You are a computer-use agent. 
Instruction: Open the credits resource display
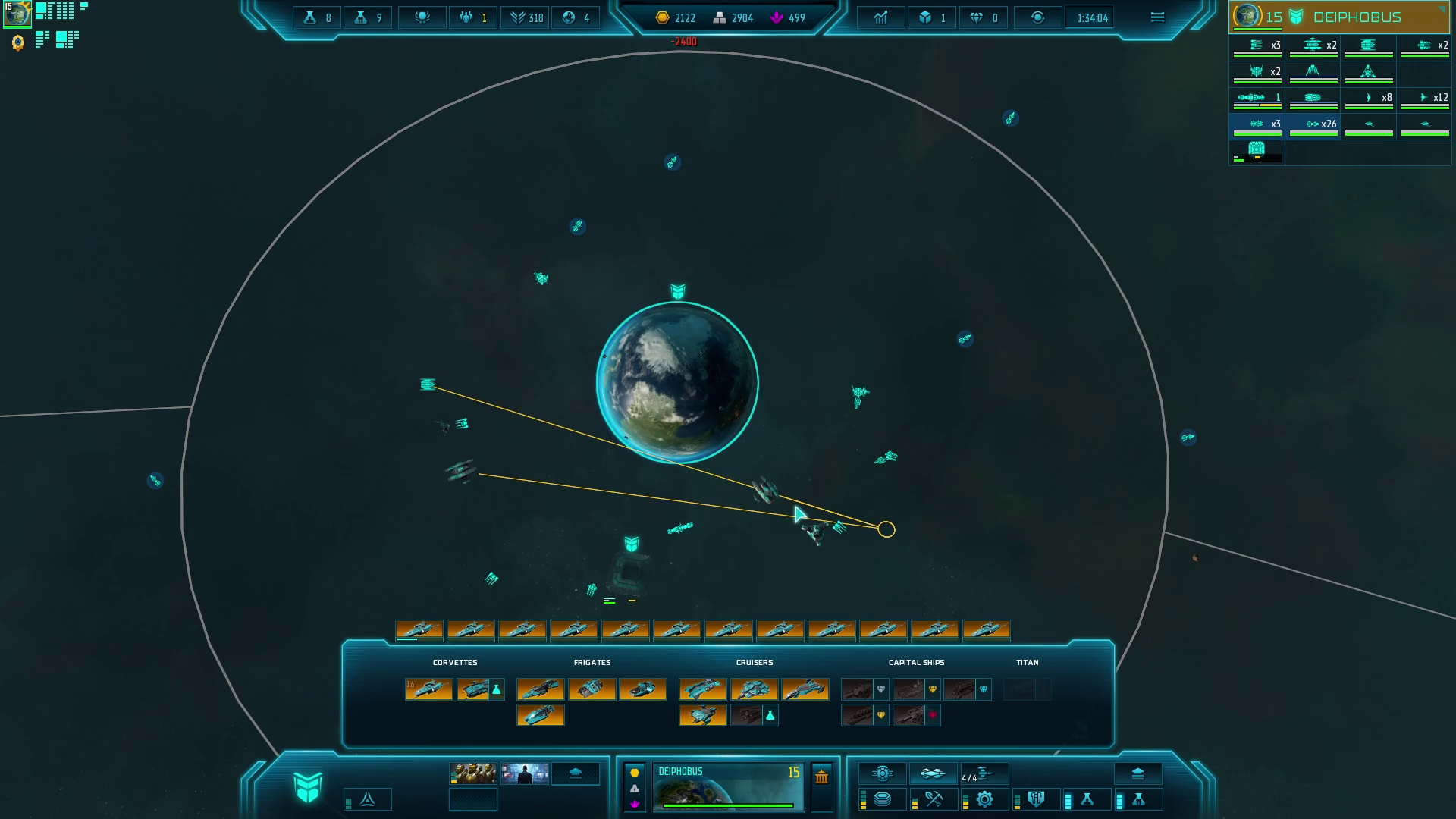(675, 17)
